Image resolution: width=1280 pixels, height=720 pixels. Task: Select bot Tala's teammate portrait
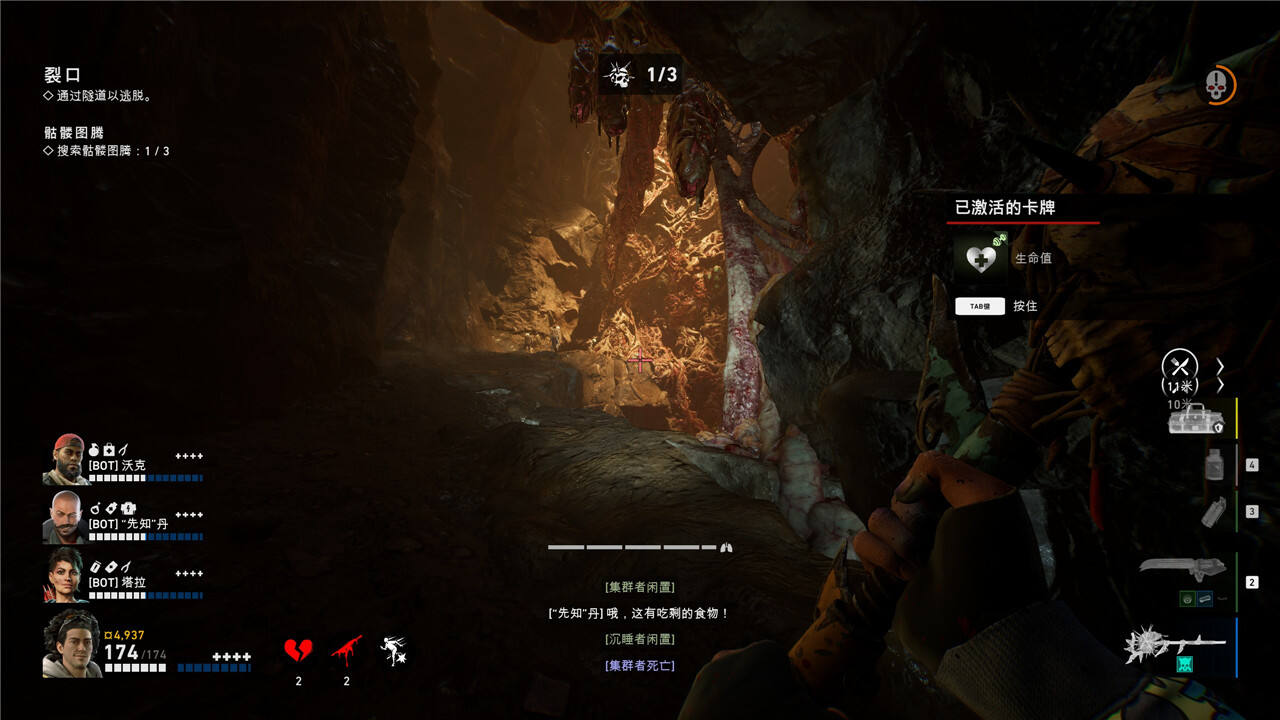(x=66, y=574)
